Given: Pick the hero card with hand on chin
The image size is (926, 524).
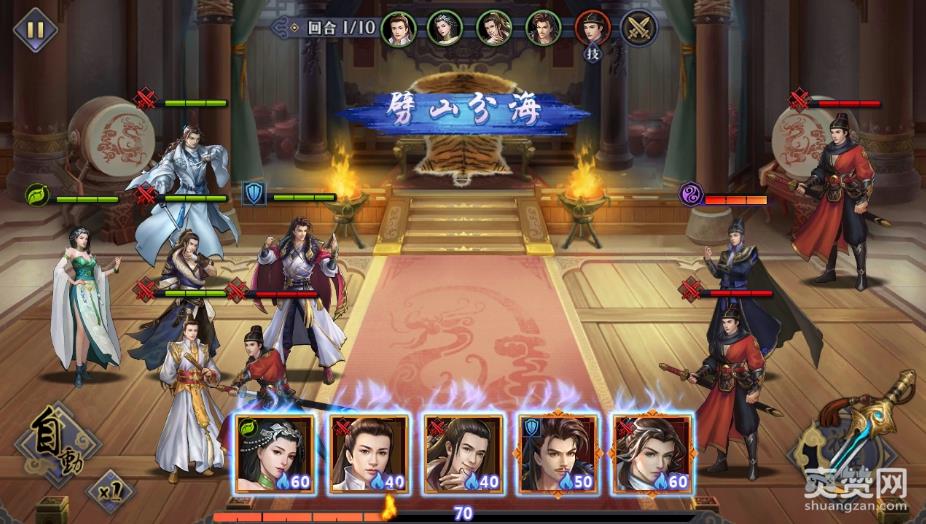Looking at the screenshot, I should coord(463,453).
